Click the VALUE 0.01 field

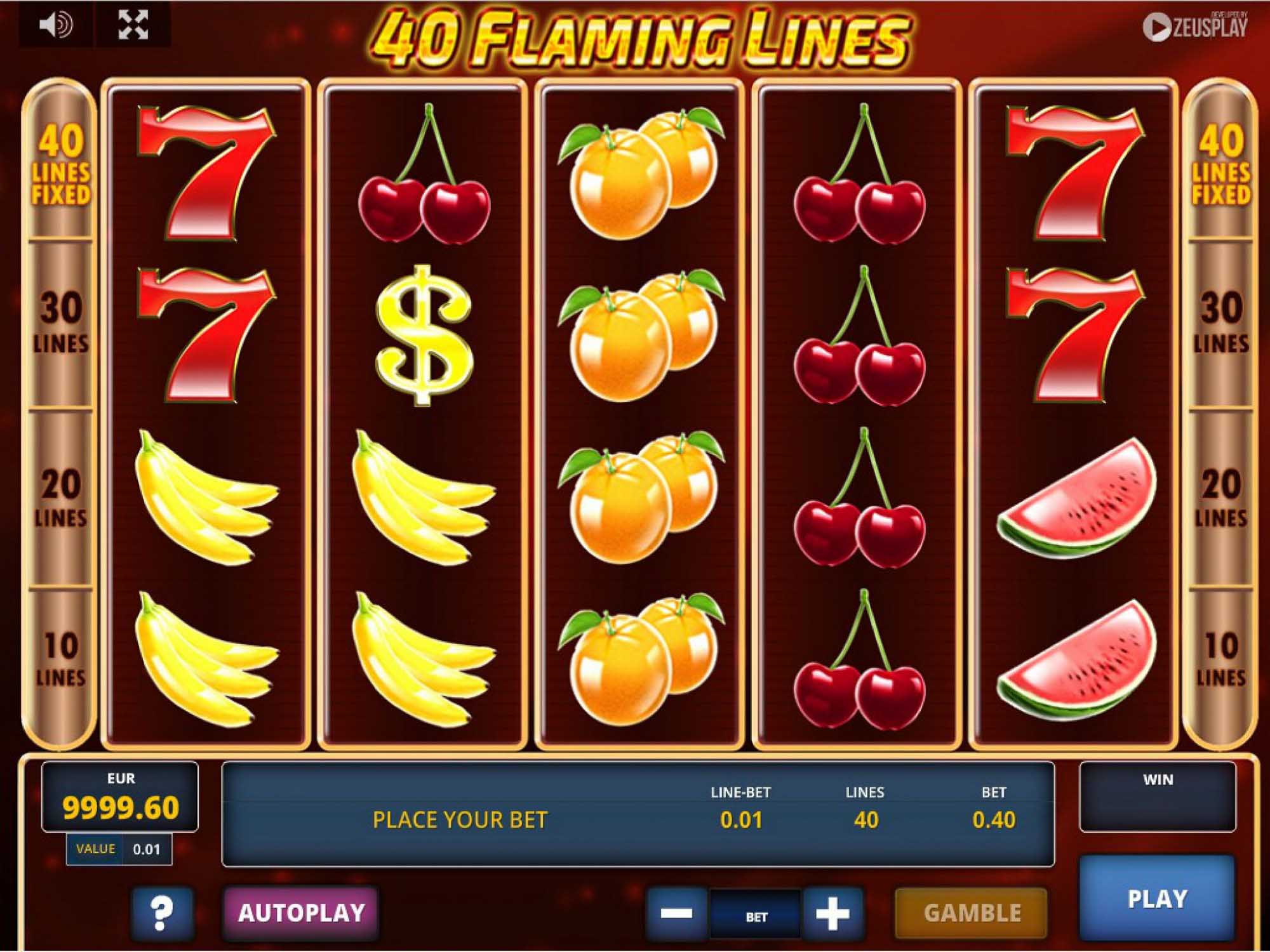117,847
